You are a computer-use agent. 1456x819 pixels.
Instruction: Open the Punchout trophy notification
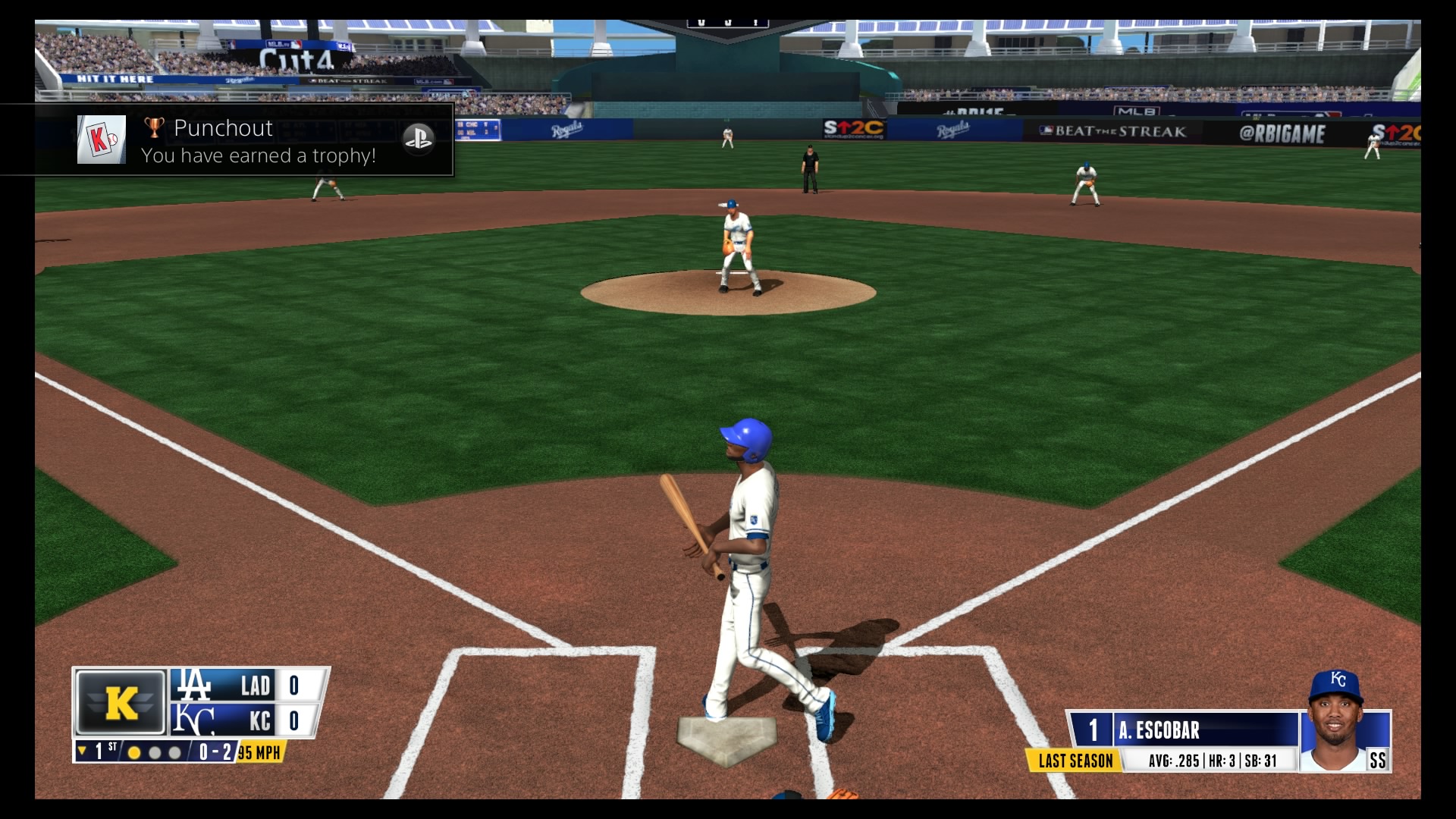(227, 140)
